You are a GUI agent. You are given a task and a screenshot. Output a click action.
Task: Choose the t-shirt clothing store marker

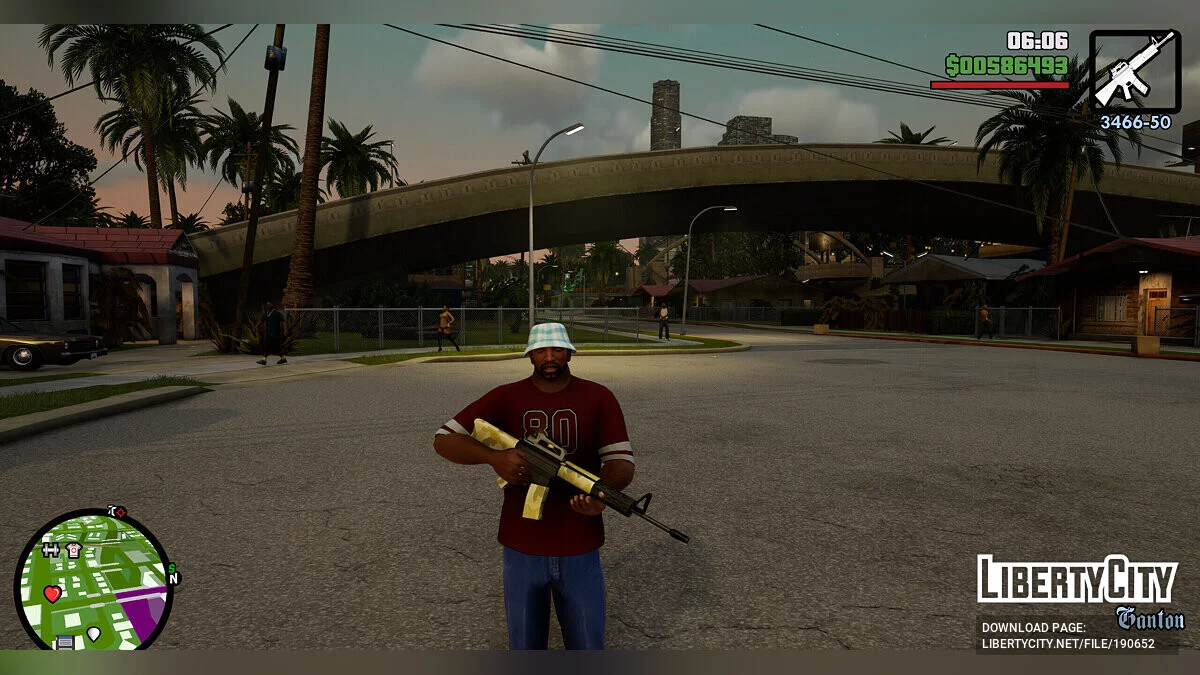click(x=73, y=550)
